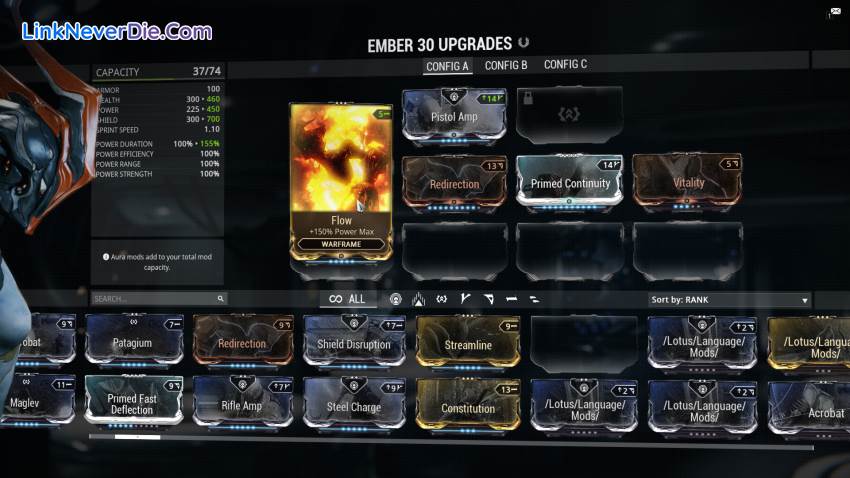Click the equipped Primed Continuity mod
The width and height of the screenshot is (850, 478).
tap(569, 183)
